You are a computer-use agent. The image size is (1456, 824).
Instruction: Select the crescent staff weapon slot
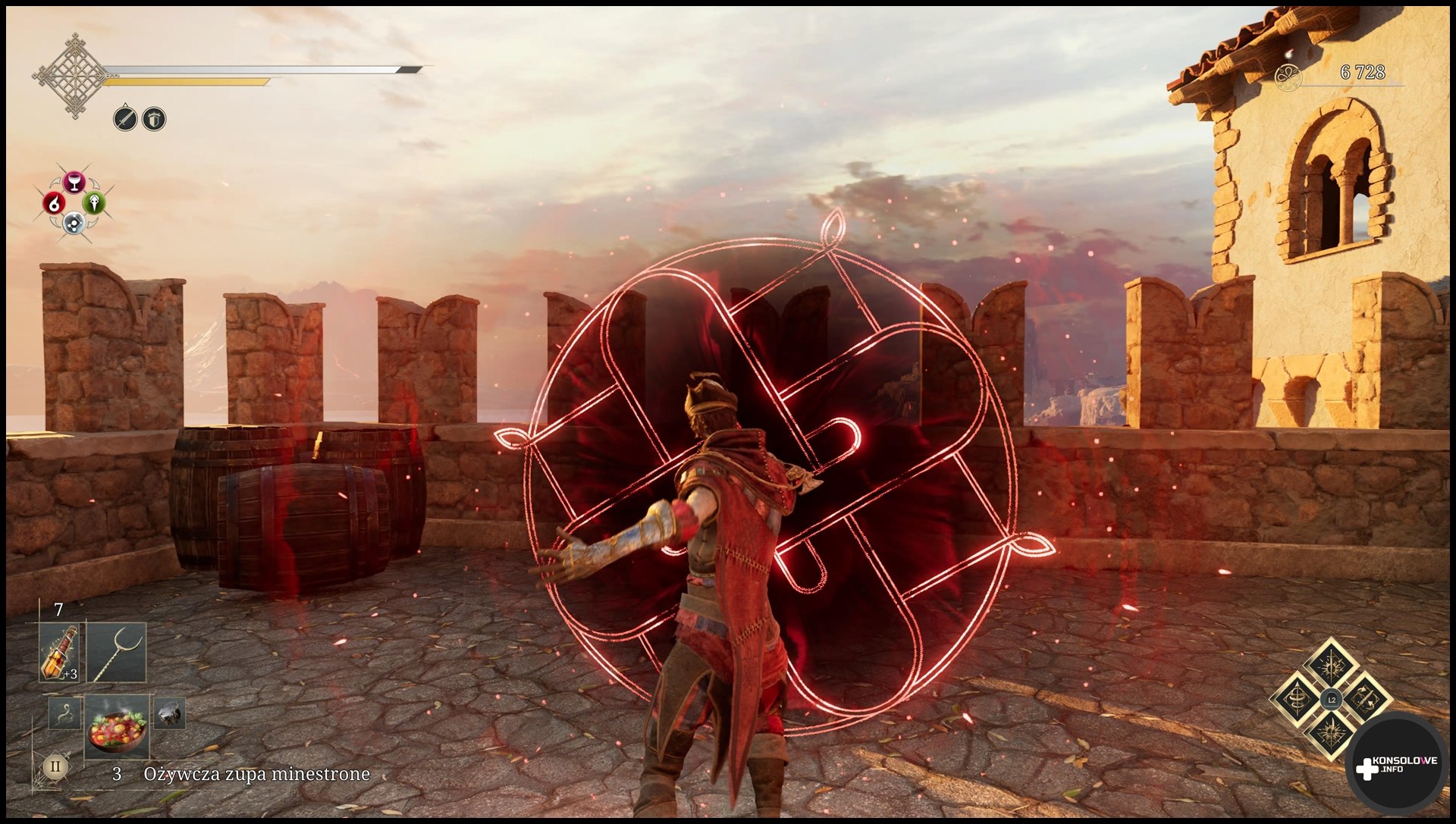pos(116,653)
